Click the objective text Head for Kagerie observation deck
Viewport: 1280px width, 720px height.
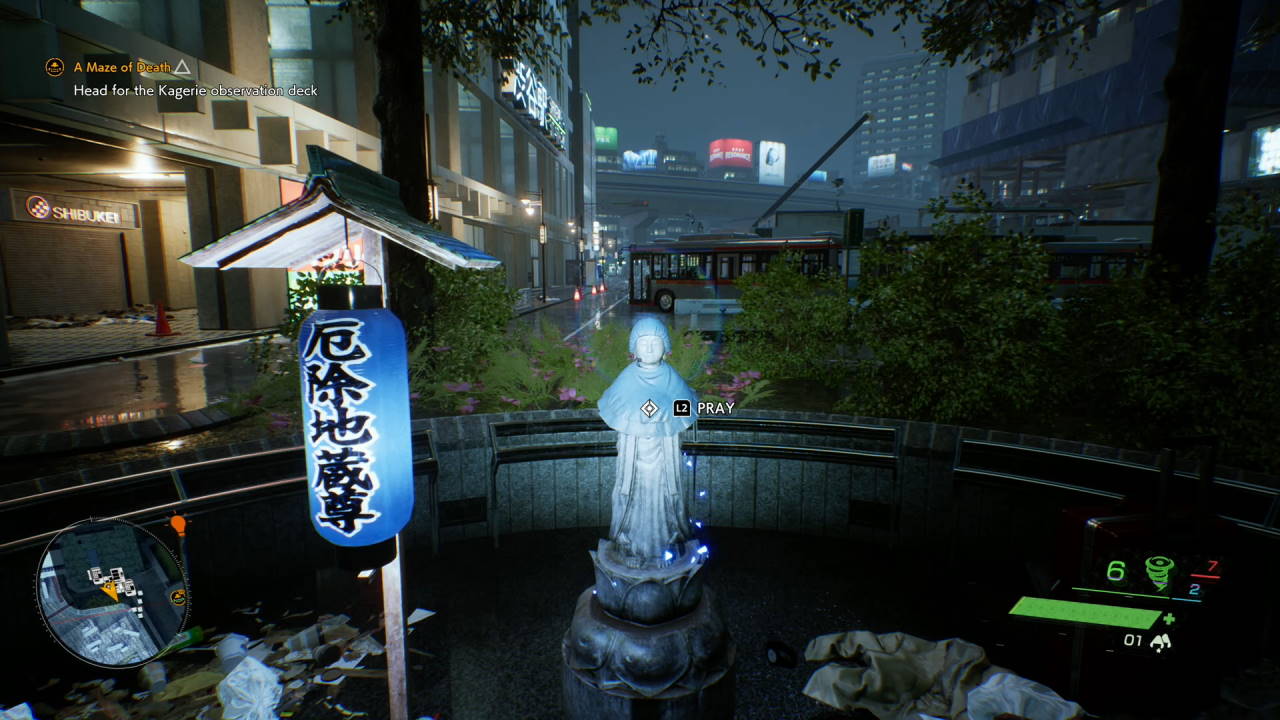193,90
